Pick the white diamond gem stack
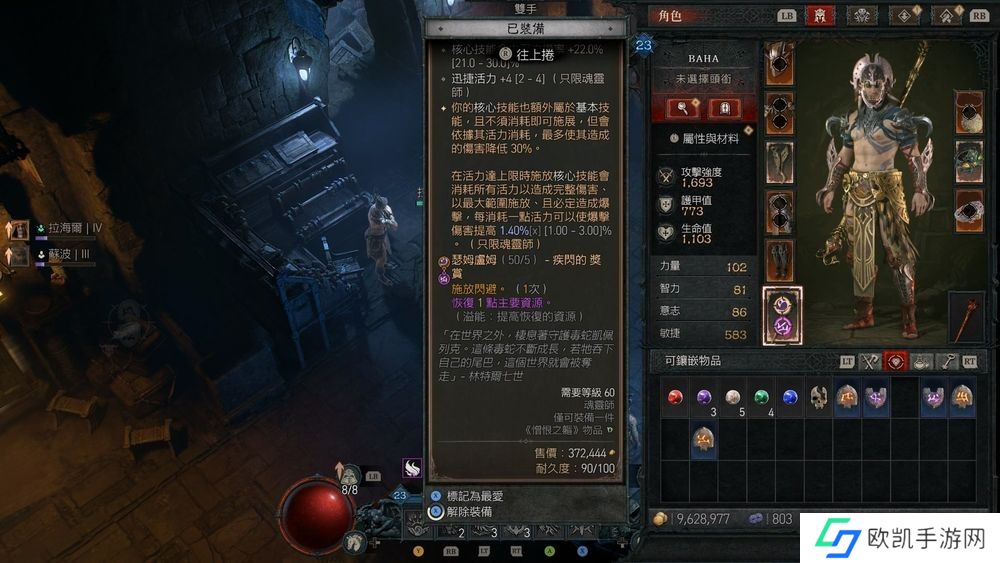The height and width of the screenshot is (563, 1000). point(733,398)
